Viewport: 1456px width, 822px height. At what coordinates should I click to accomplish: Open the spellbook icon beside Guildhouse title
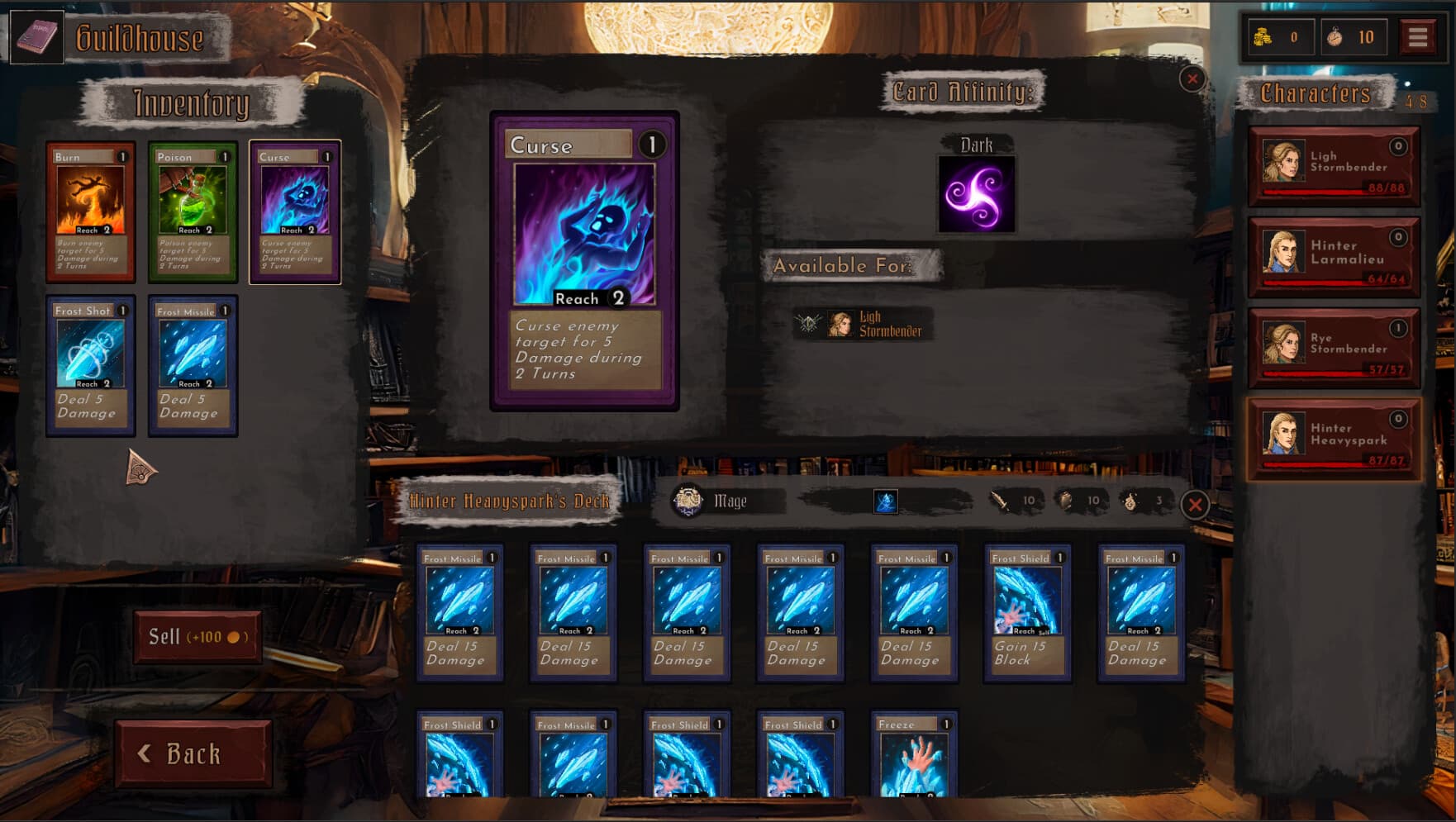[x=37, y=36]
